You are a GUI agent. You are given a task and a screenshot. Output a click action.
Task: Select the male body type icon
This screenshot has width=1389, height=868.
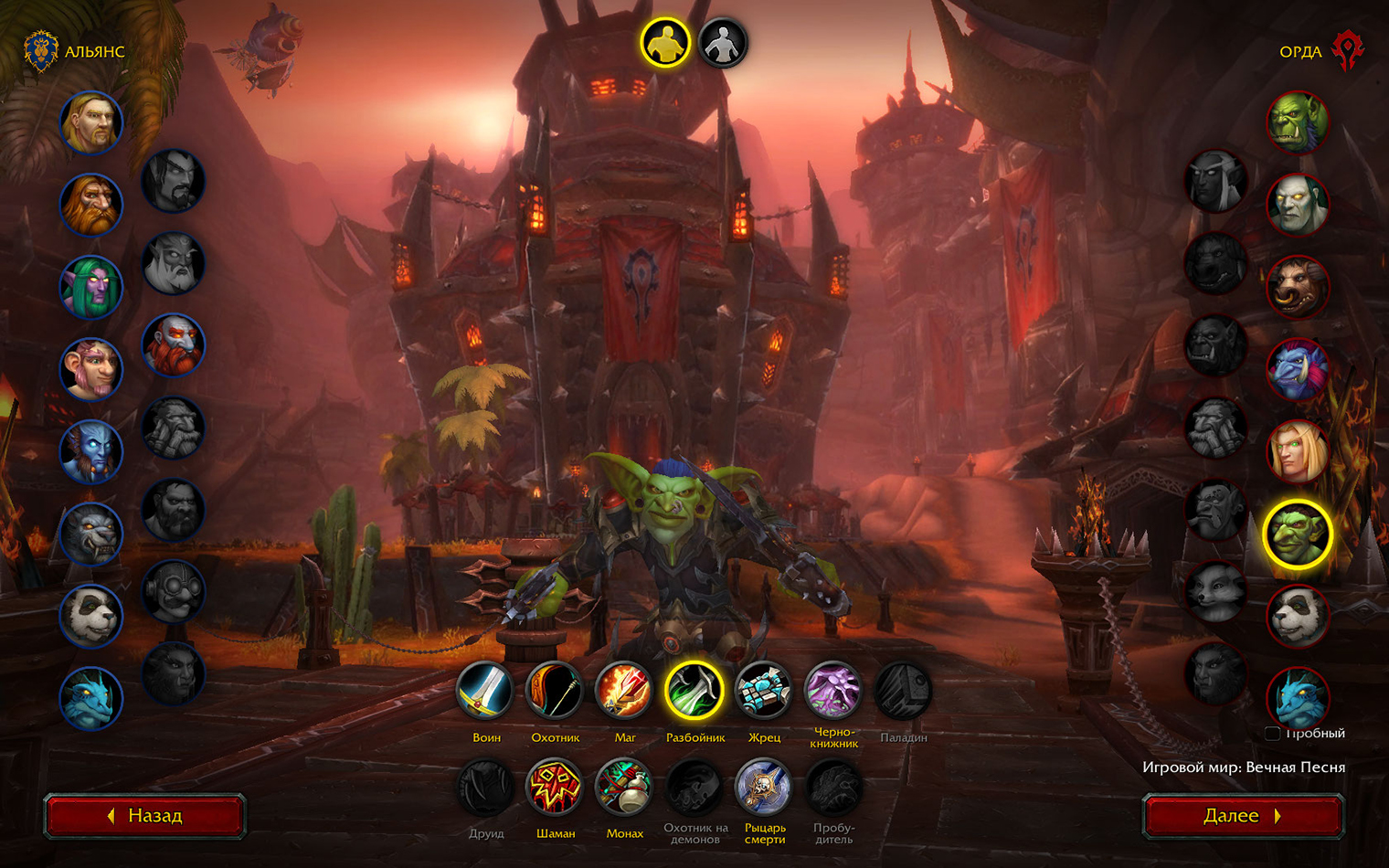click(x=664, y=43)
